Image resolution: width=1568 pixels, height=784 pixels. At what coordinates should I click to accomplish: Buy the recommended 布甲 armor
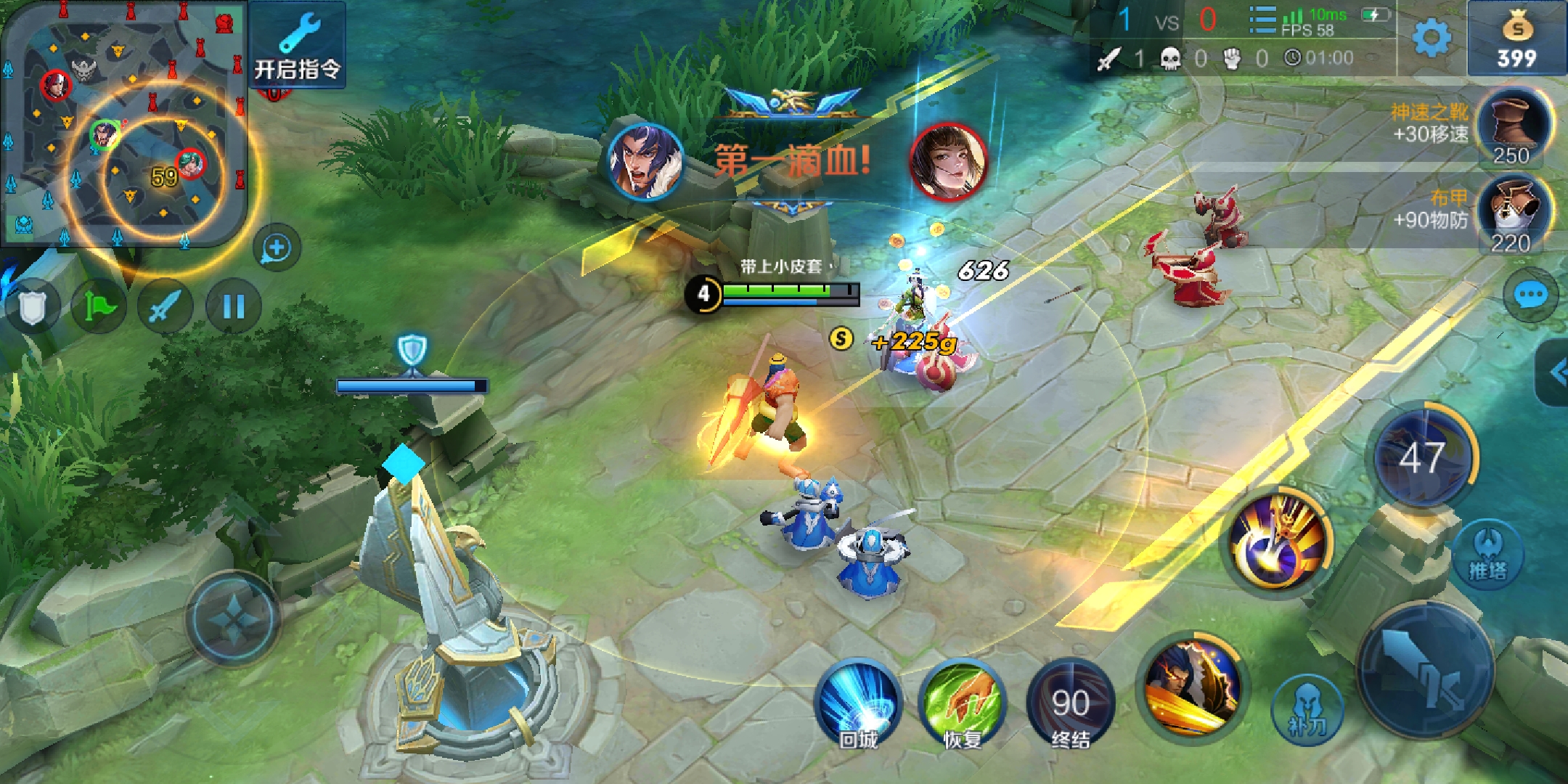1514,214
